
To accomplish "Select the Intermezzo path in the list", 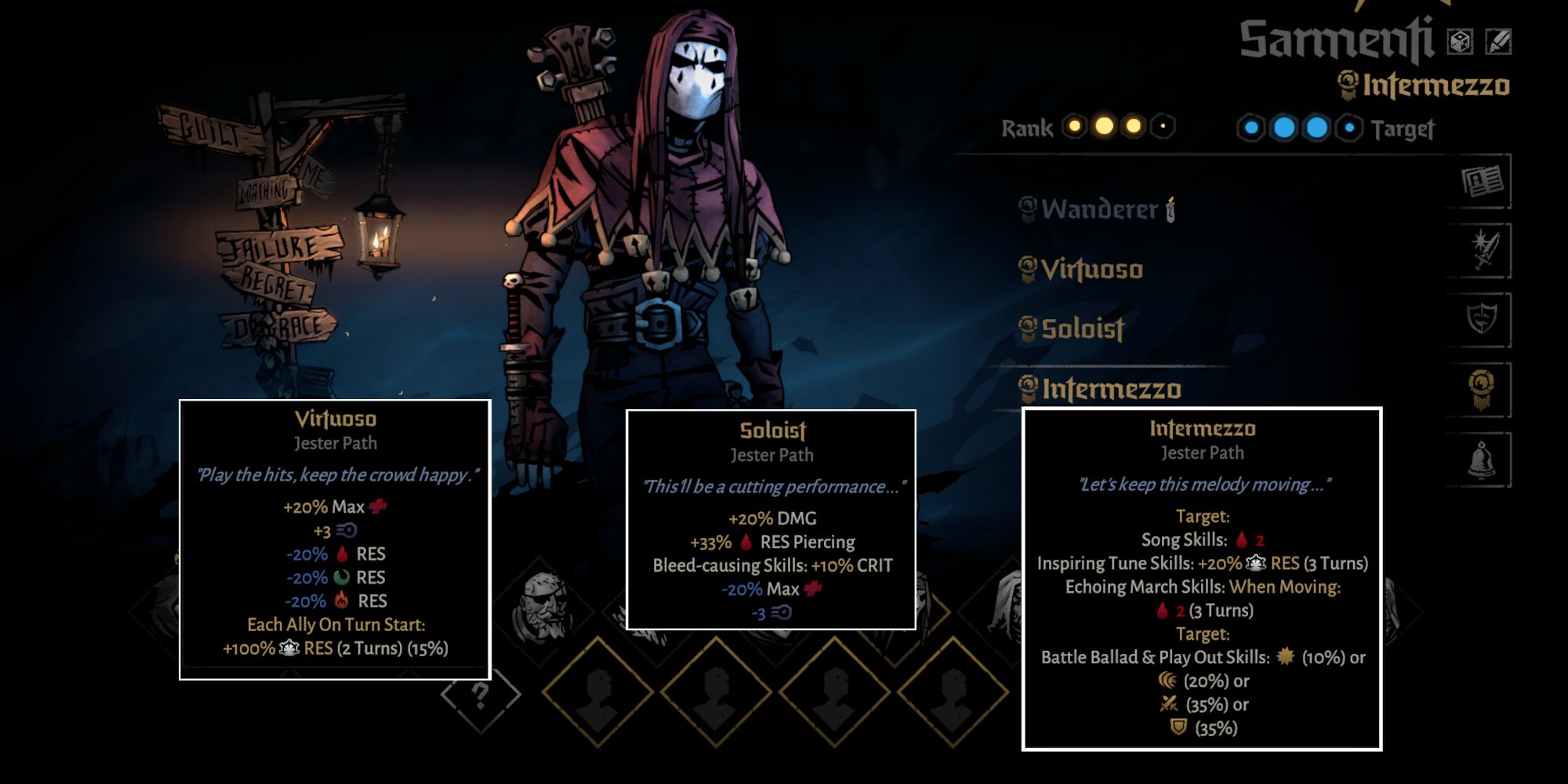I will [x=1102, y=390].
